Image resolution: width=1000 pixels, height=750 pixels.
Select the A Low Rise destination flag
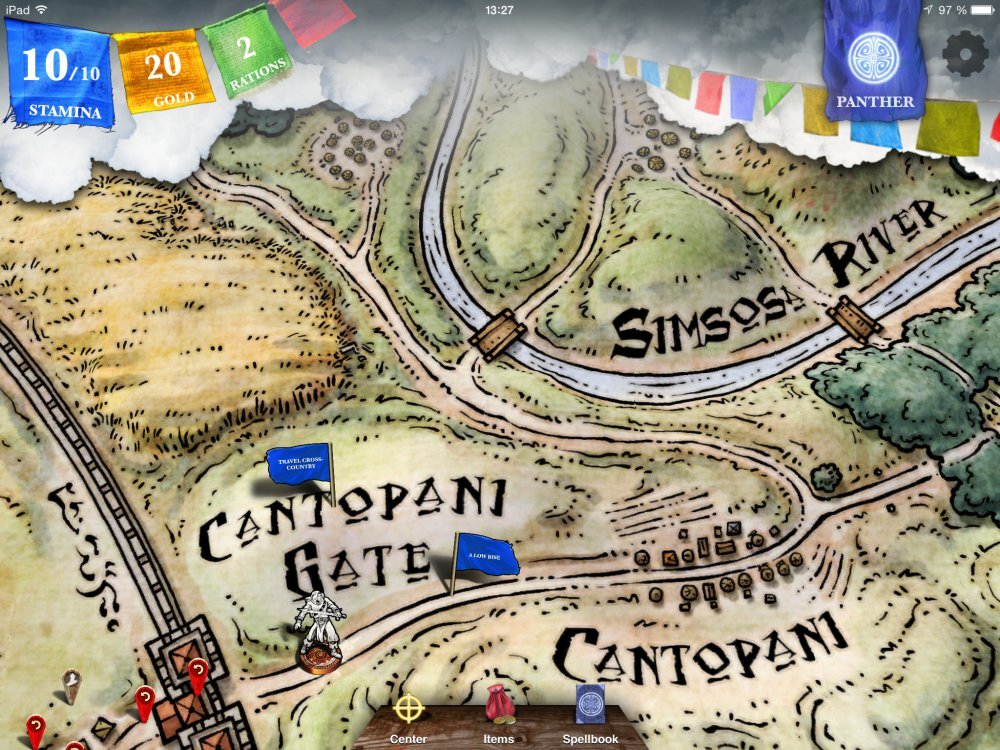tap(488, 555)
